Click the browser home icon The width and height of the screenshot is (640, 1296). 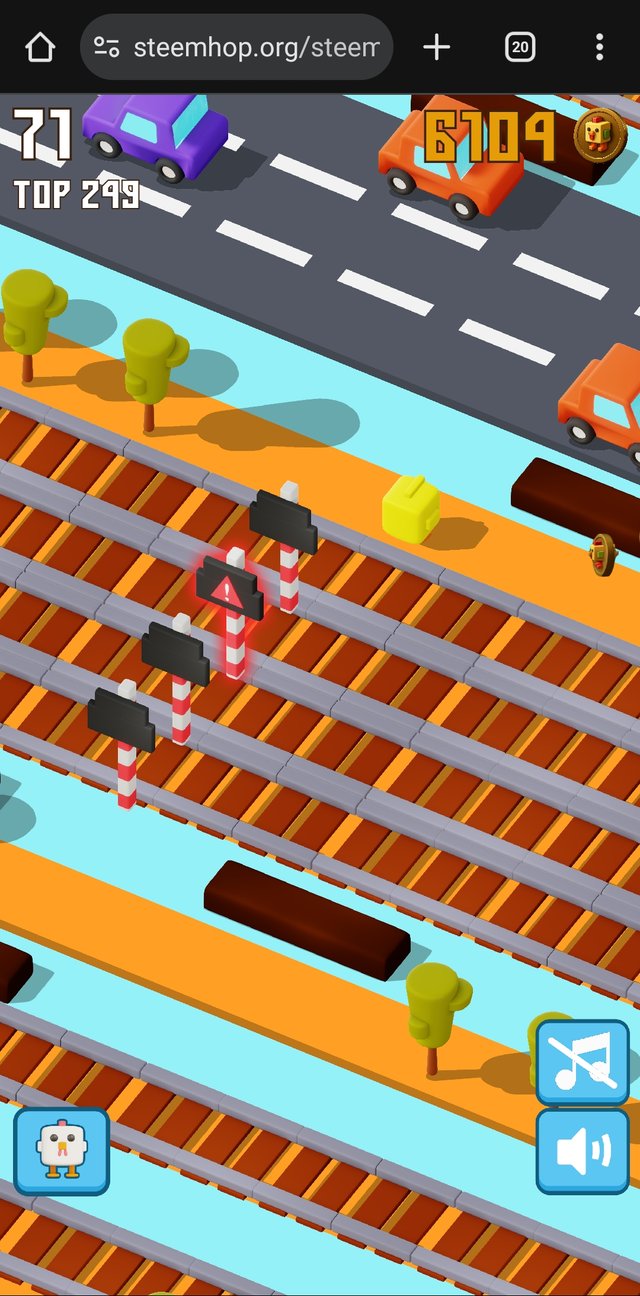point(40,47)
